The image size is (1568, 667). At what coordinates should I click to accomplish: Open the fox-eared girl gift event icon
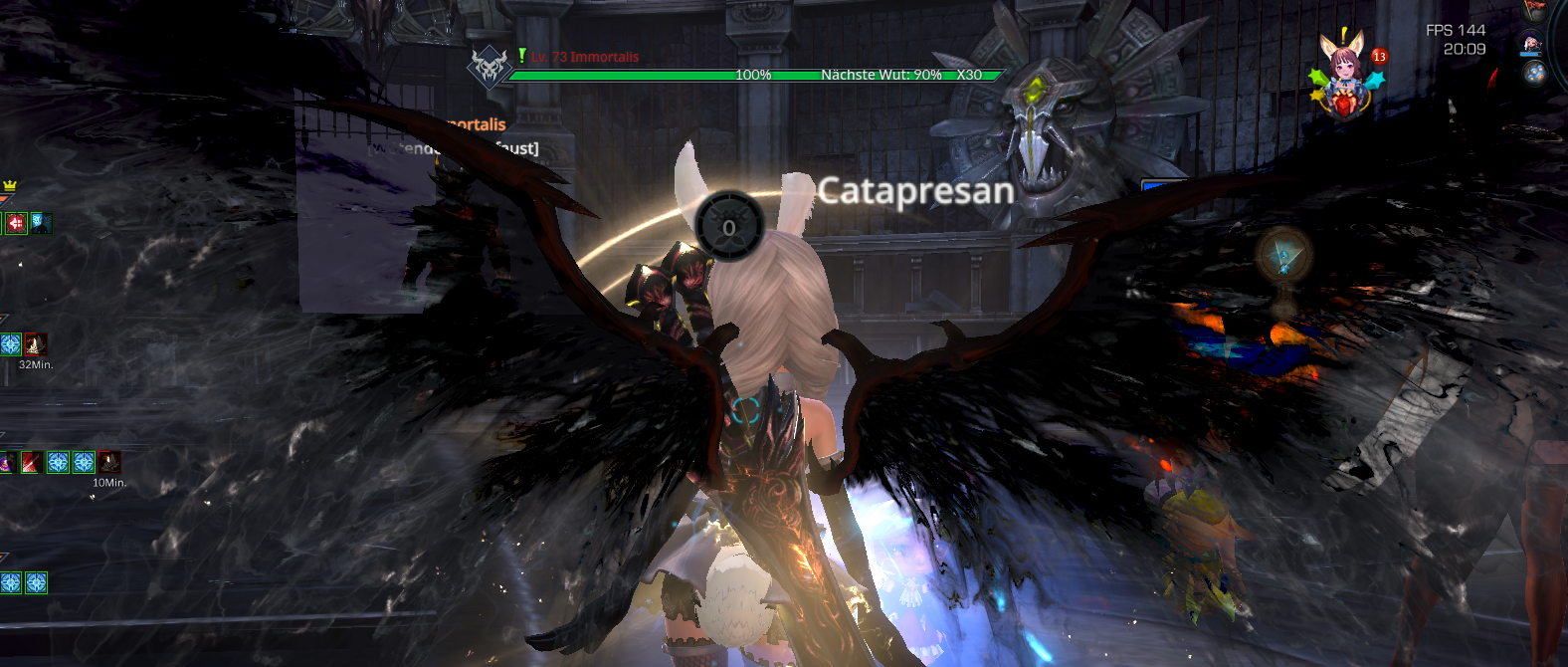point(1344,74)
